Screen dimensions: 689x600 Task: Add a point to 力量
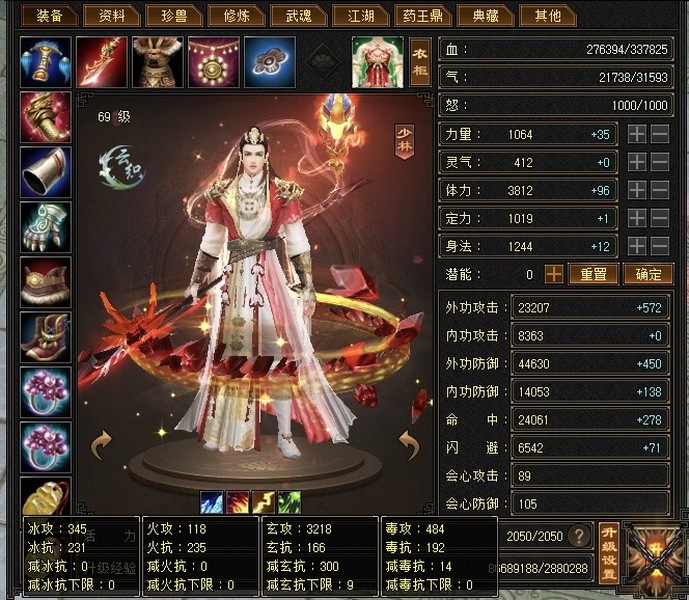(x=637, y=134)
